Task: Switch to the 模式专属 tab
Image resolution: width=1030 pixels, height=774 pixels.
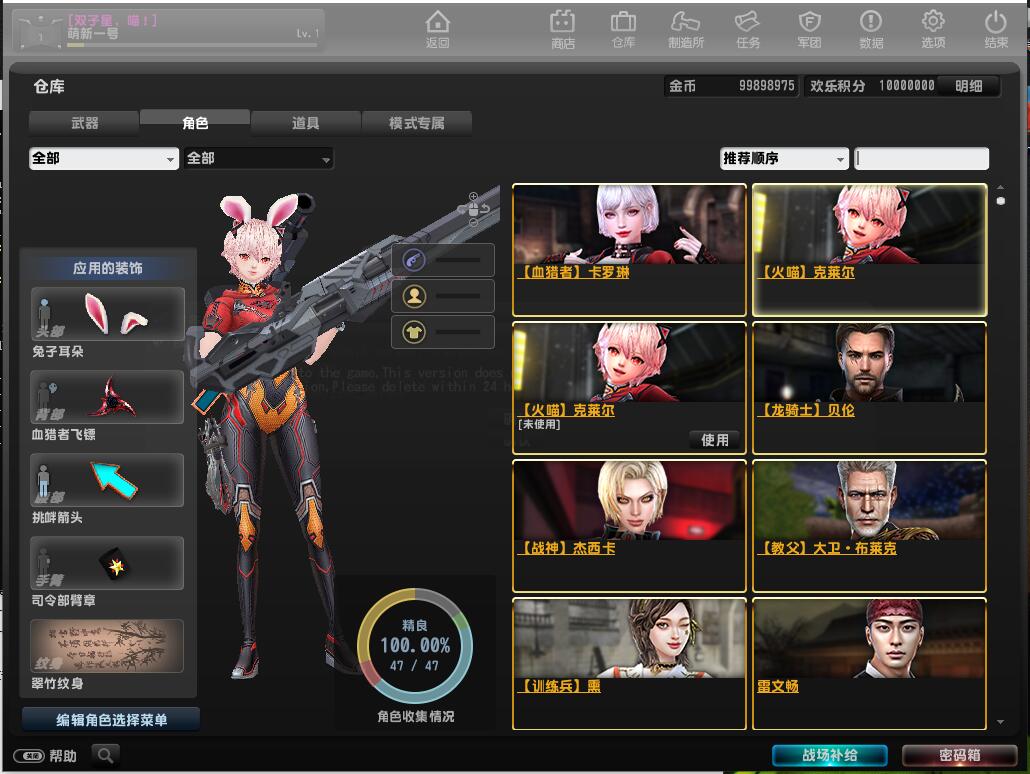Action: (416, 123)
